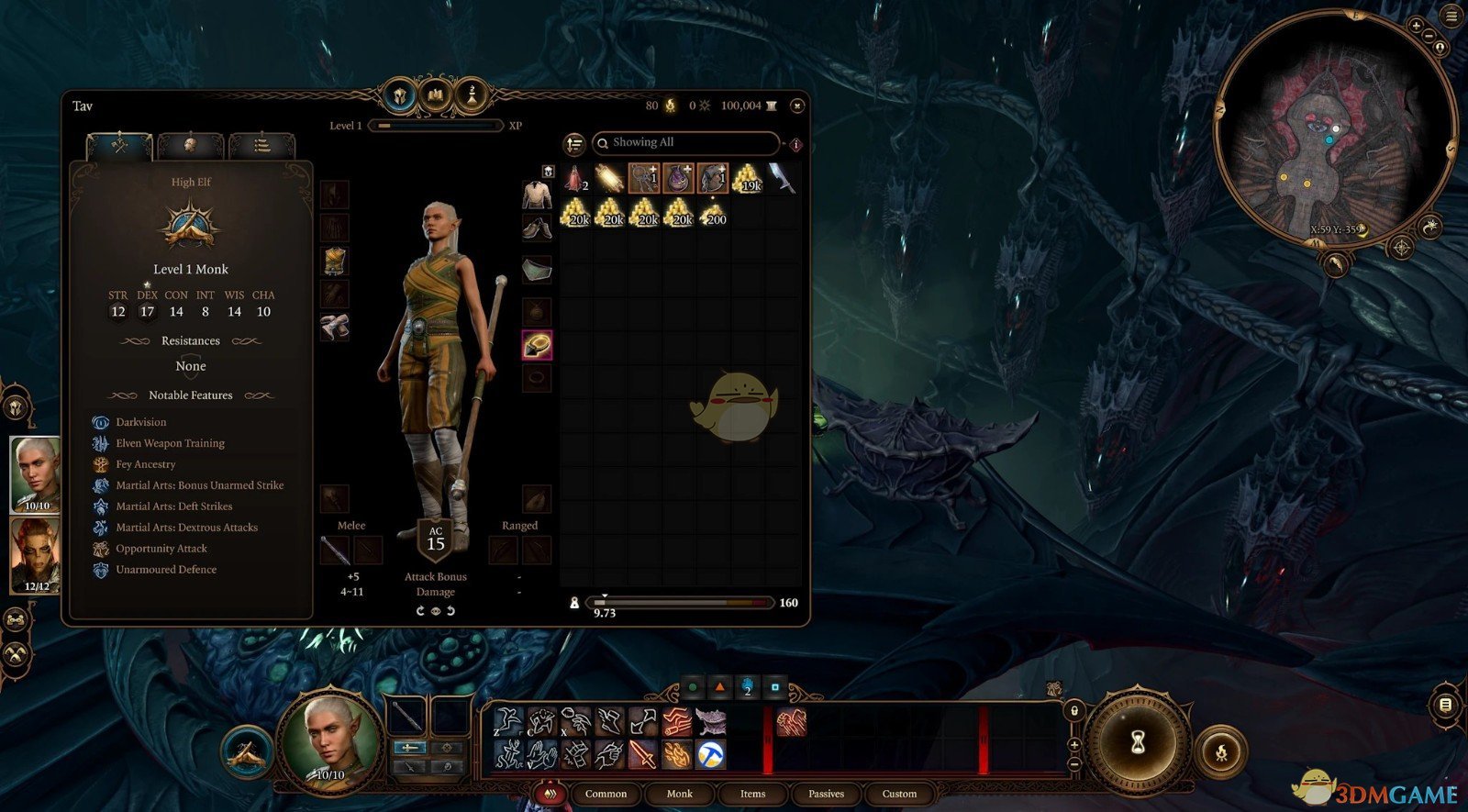The image size is (1468, 812).
Task: Pick the 200 gold pile
Action: pyautogui.click(x=713, y=213)
